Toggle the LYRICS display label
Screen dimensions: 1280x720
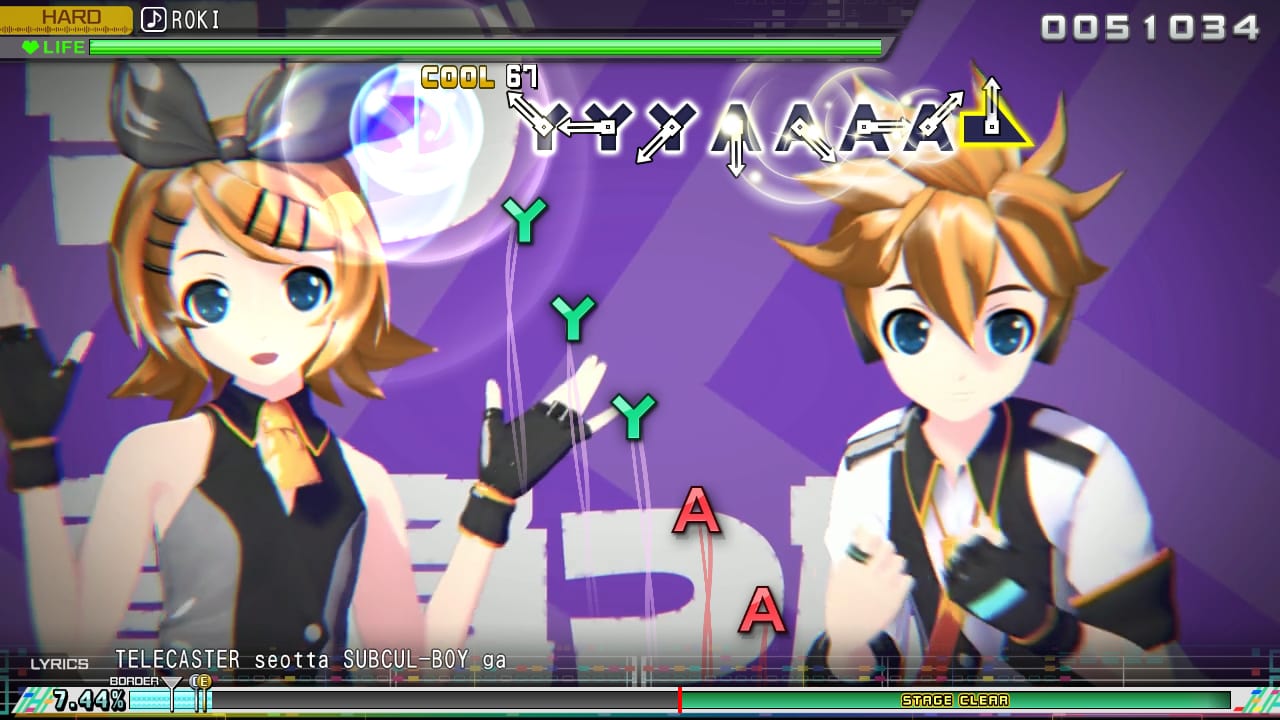60,662
